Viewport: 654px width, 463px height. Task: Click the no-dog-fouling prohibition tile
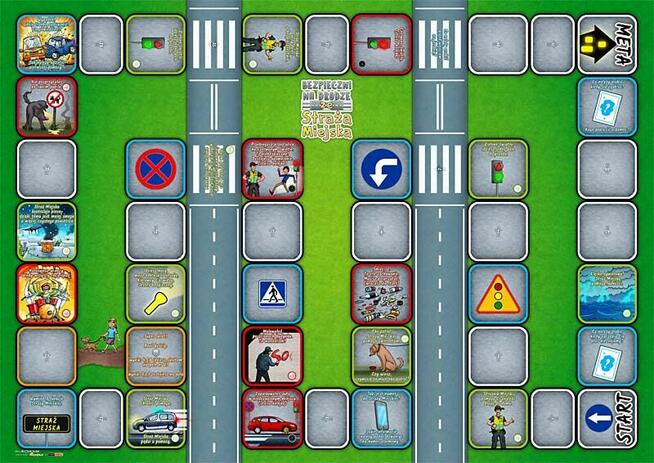pos(46,106)
